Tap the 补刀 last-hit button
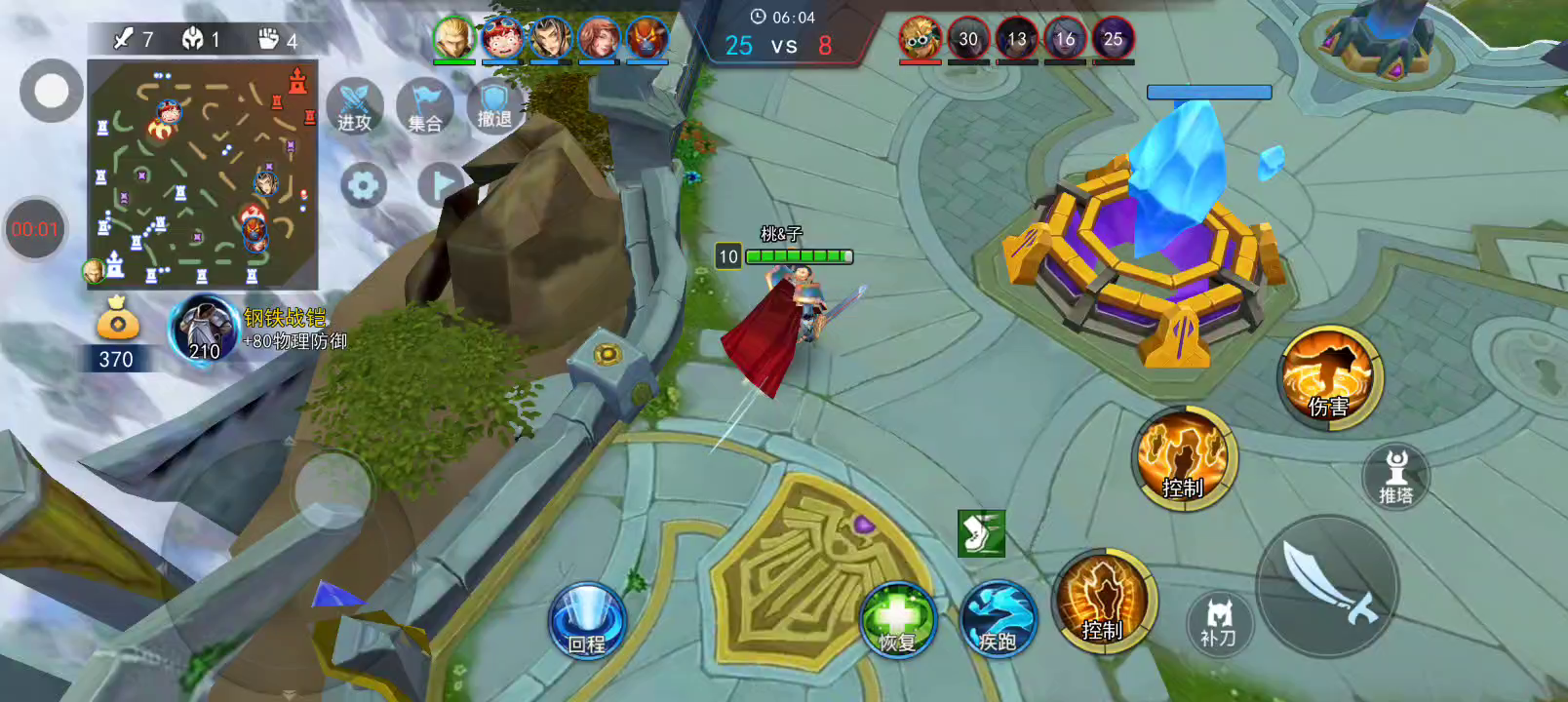 point(1218,621)
